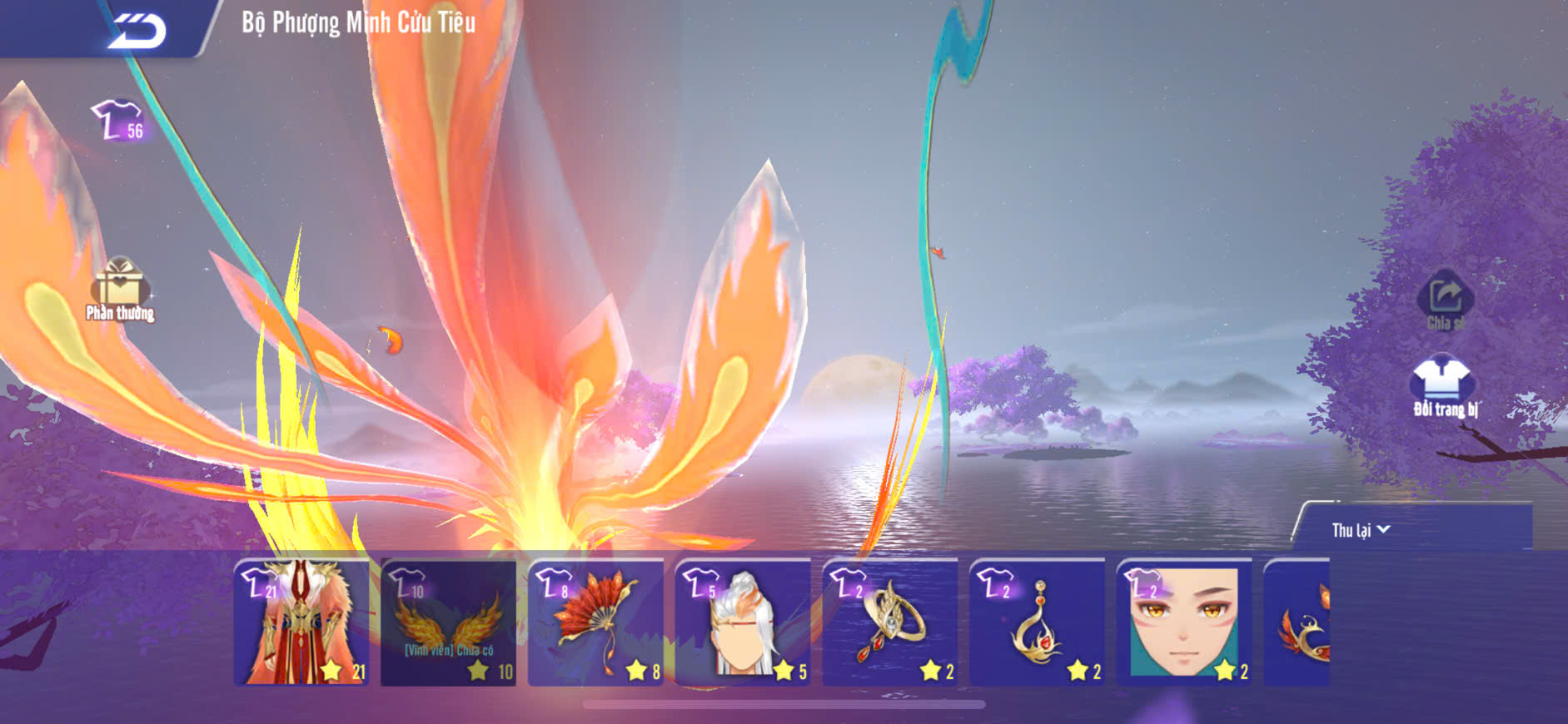
Task: Select the partially visible phoenix ornament slot
Action: (x=1299, y=622)
